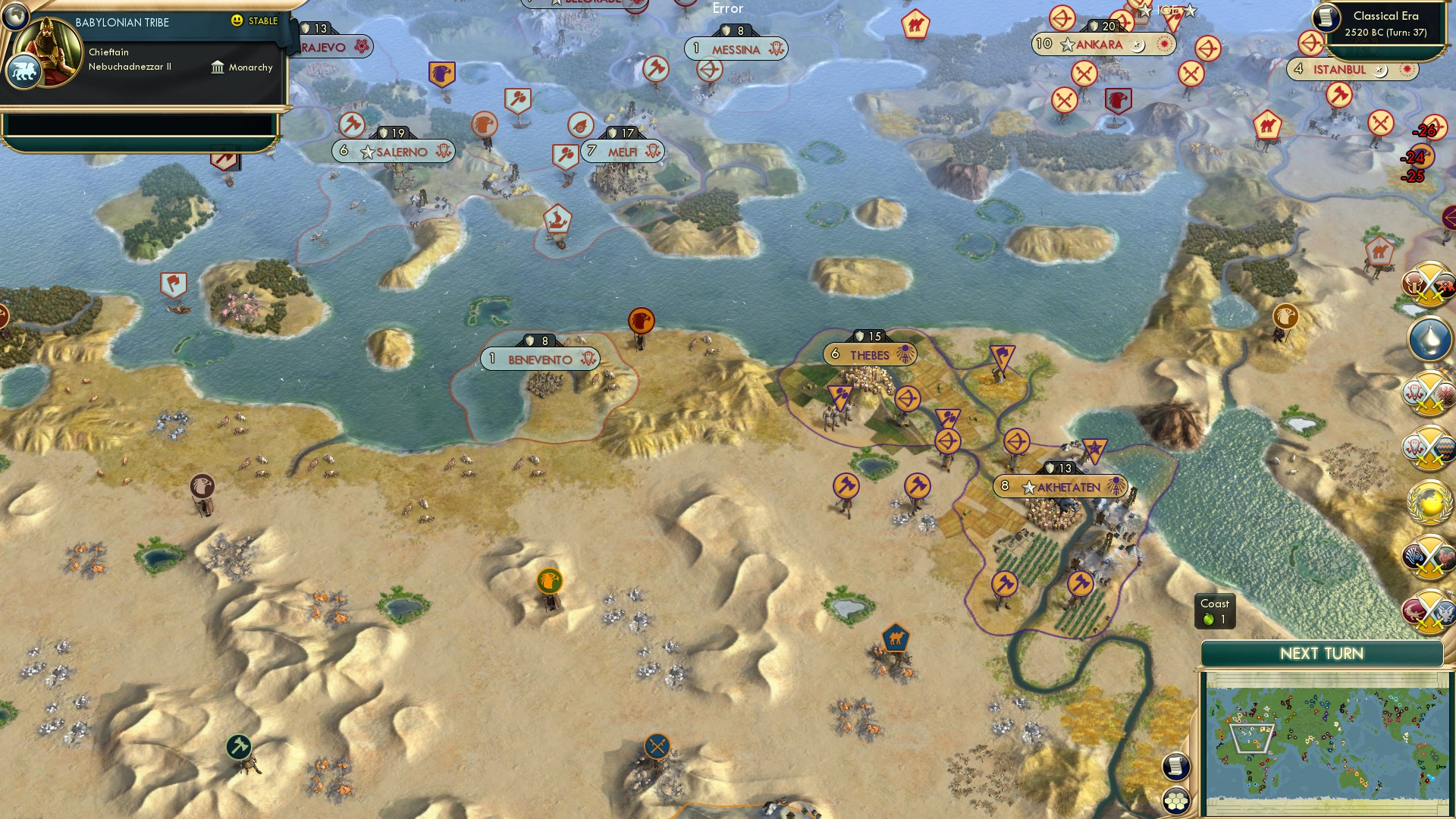This screenshot has height=819, width=1456.
Task: Click the Messina city-state banner
Action: (x=737, y=48)
